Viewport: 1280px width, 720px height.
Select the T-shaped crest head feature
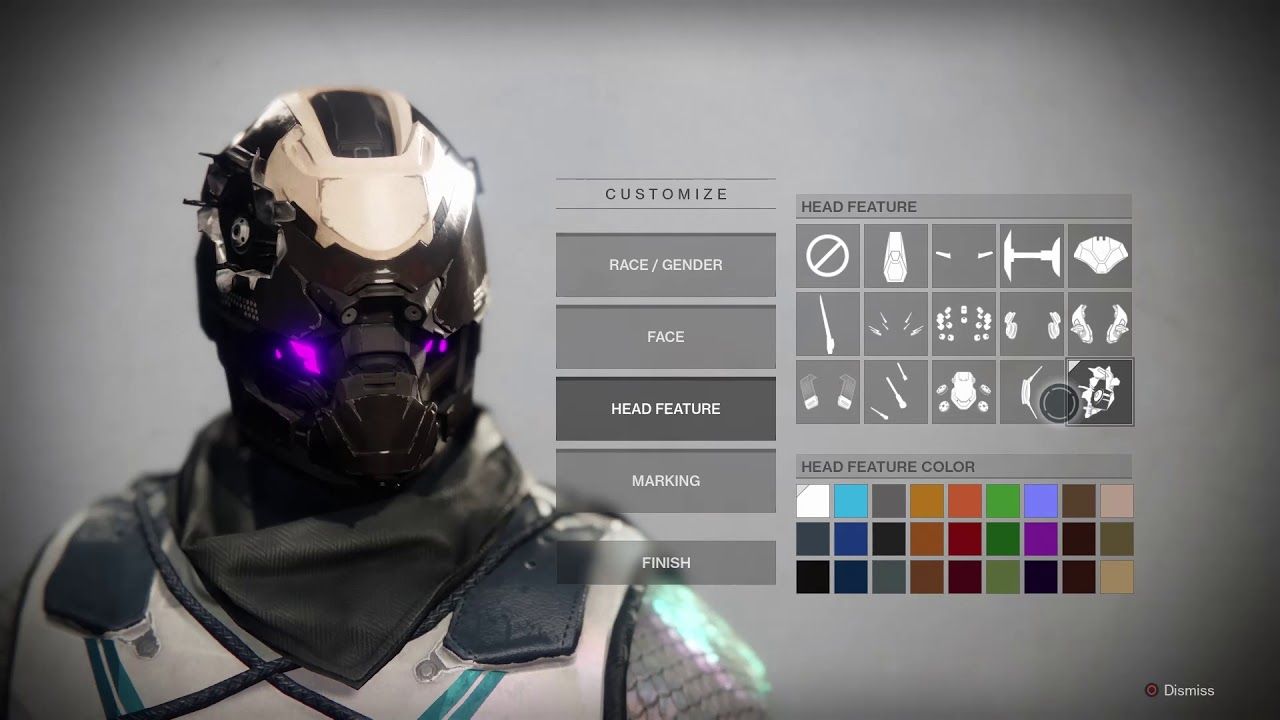(x=1031, y=256)
